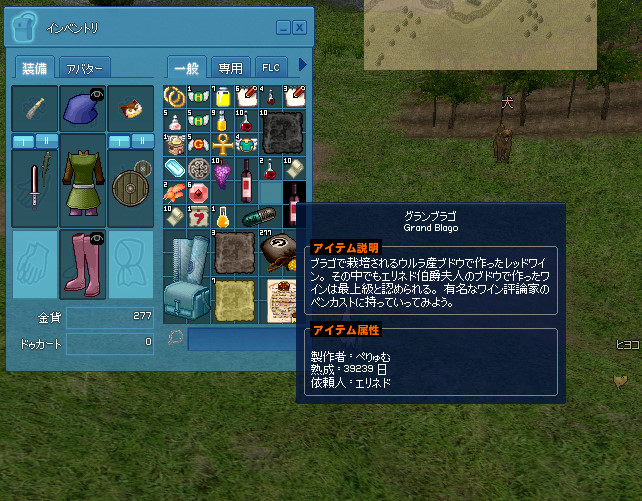The width and height of the screenshot is (642, 501).
Task: Select the 装備 equipment tab
Action: [32, 68]
